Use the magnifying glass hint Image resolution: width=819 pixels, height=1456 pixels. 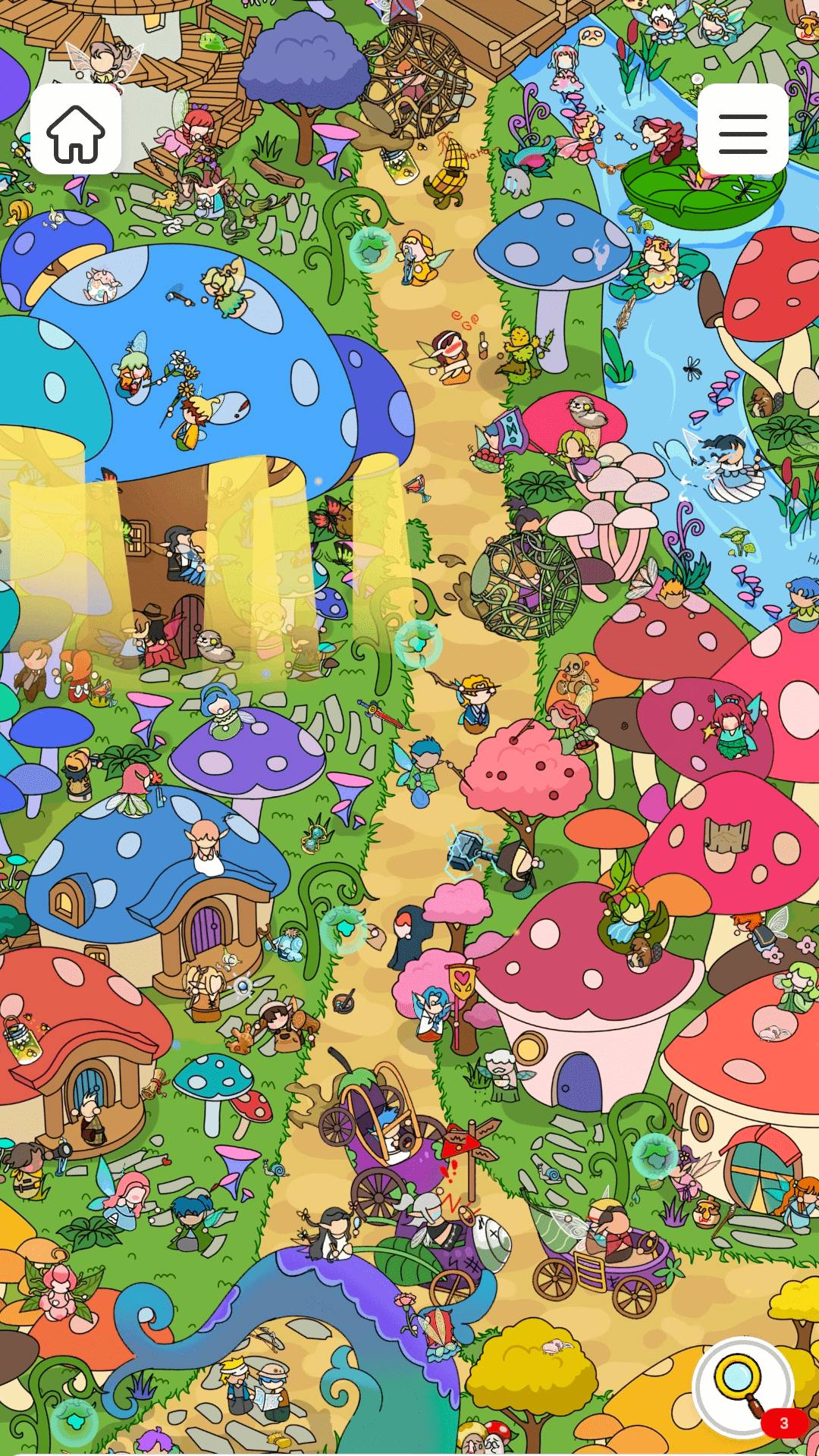[x=742, y=1386]
